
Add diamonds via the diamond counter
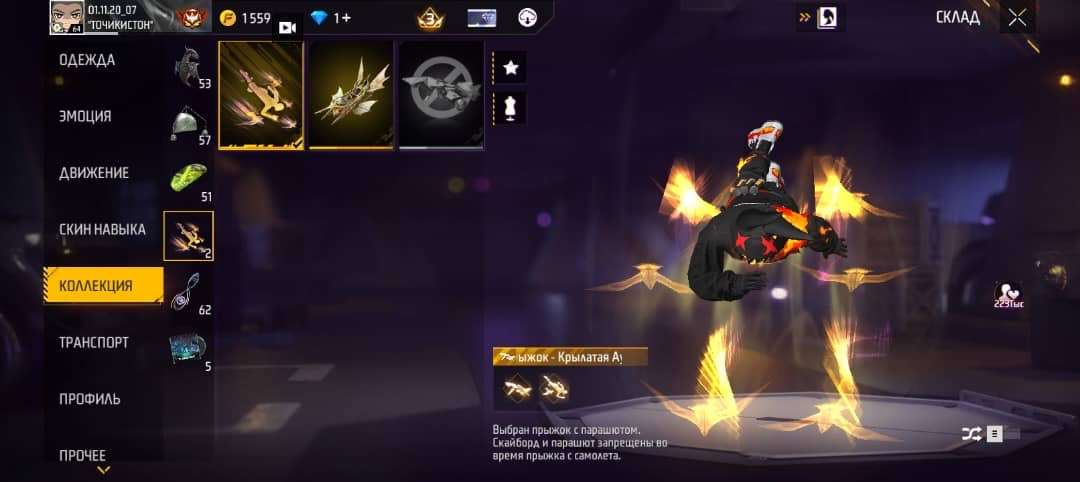pyautogui.click(x=331, y=18)
